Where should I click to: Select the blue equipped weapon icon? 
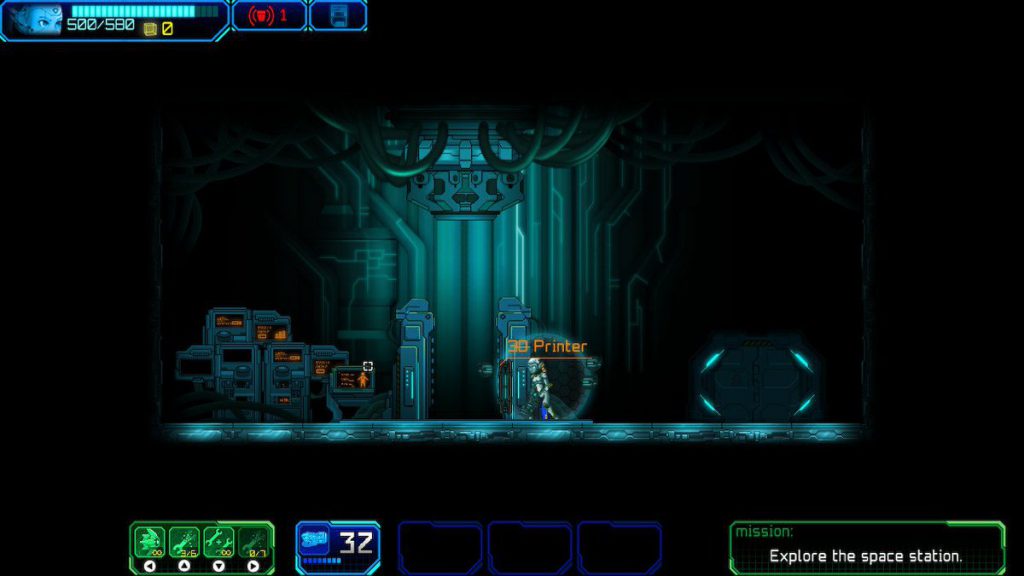[315, 541]
